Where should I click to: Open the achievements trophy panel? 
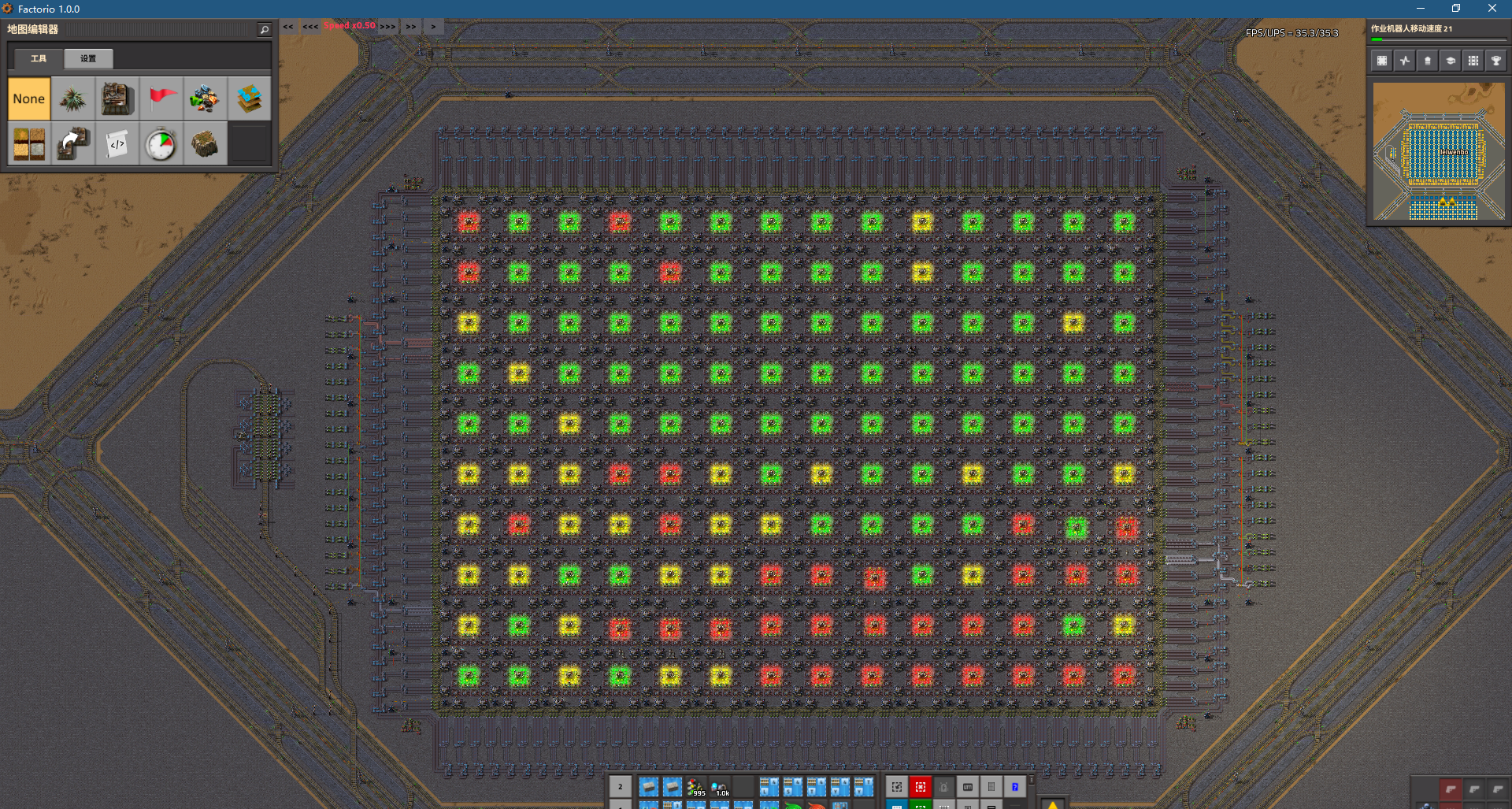[x=1497, y=60]
